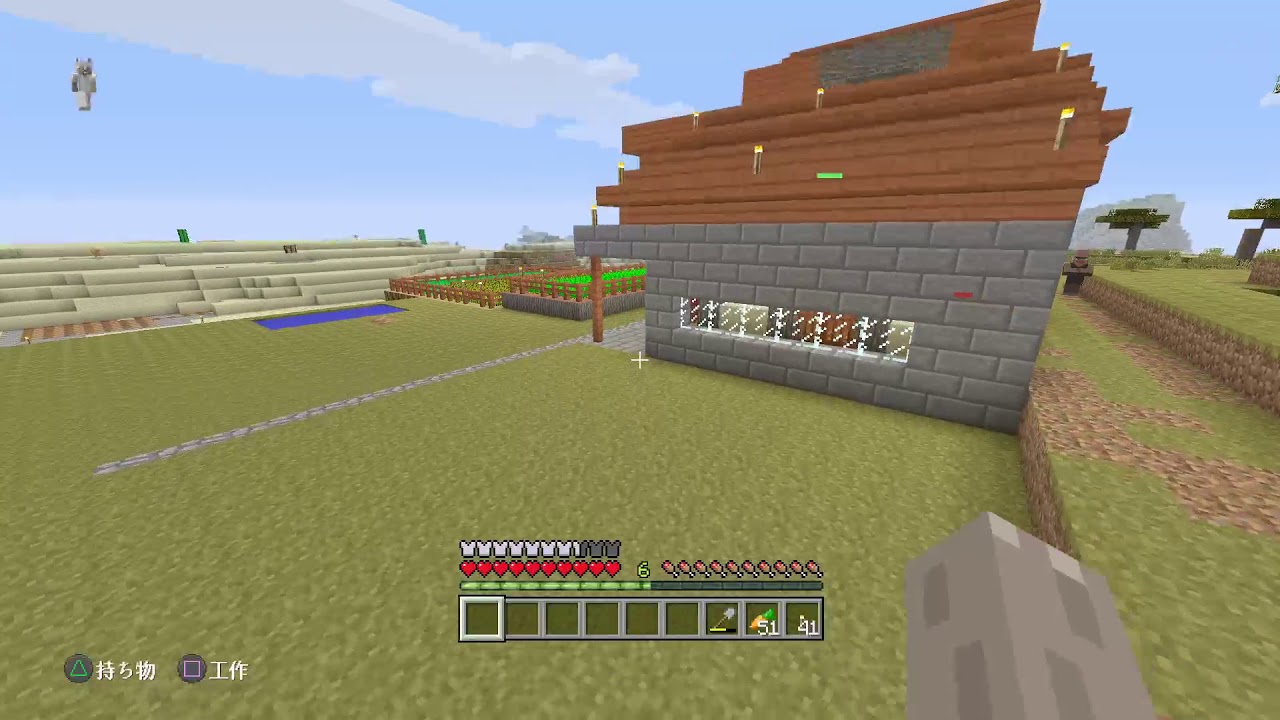Select the carrot stack of 51
The width and height of the screenshot is (1280, 720).
pyautogui.click(x=763, y=620)
